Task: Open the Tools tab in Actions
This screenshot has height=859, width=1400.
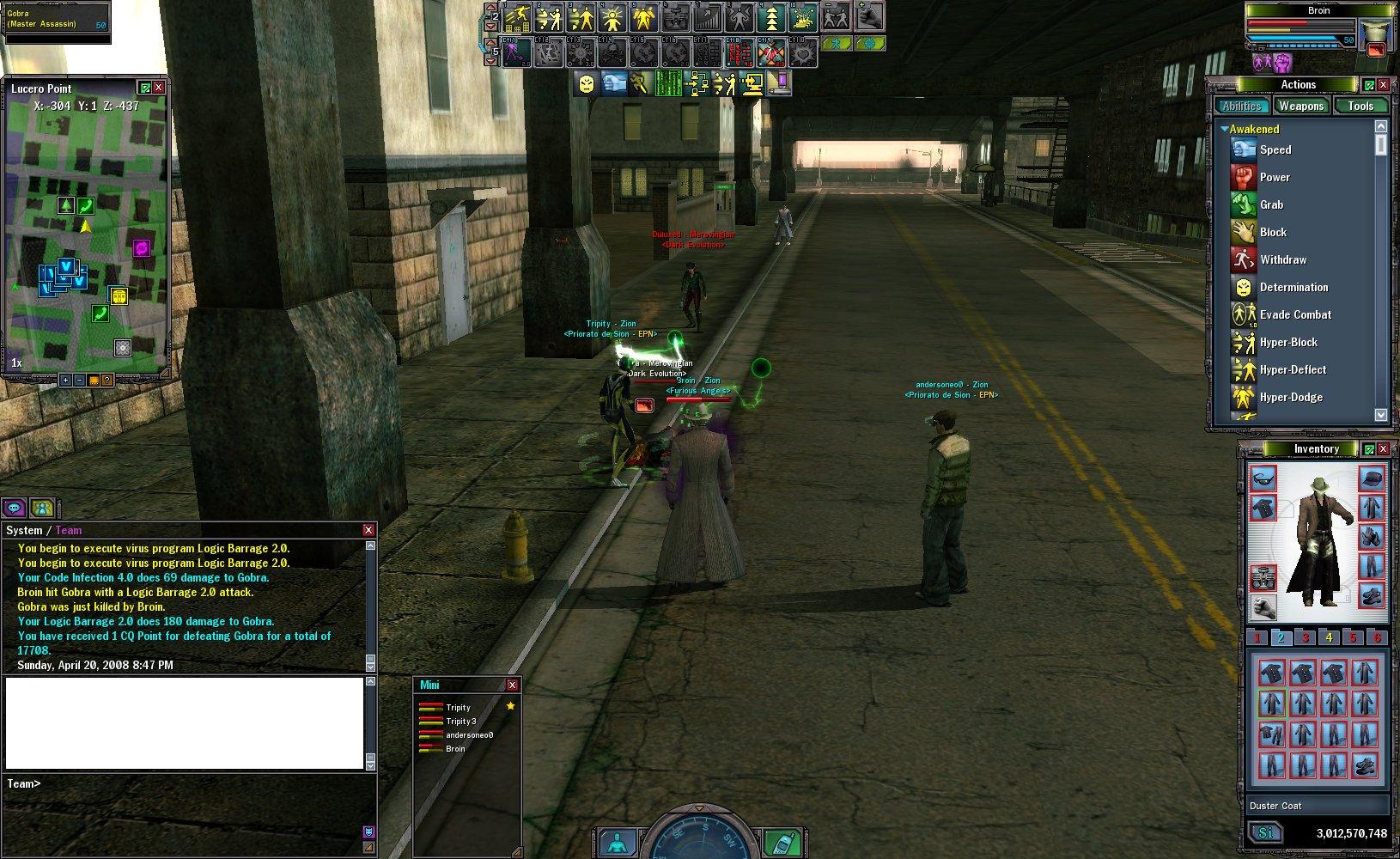Action: tap(1360, 106)
